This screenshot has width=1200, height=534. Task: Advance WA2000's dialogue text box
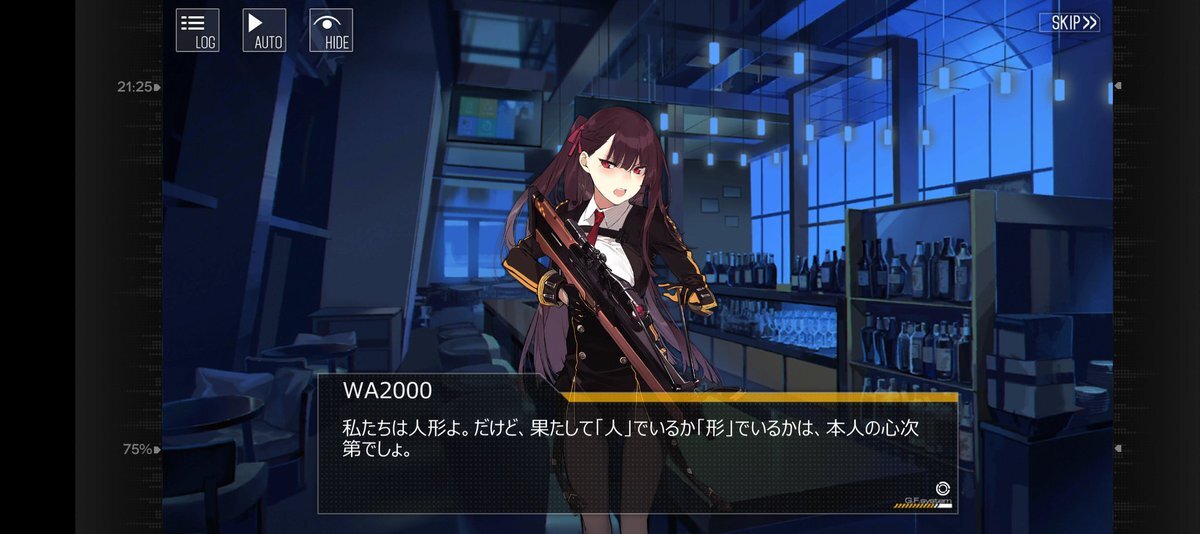click(637, 445)
